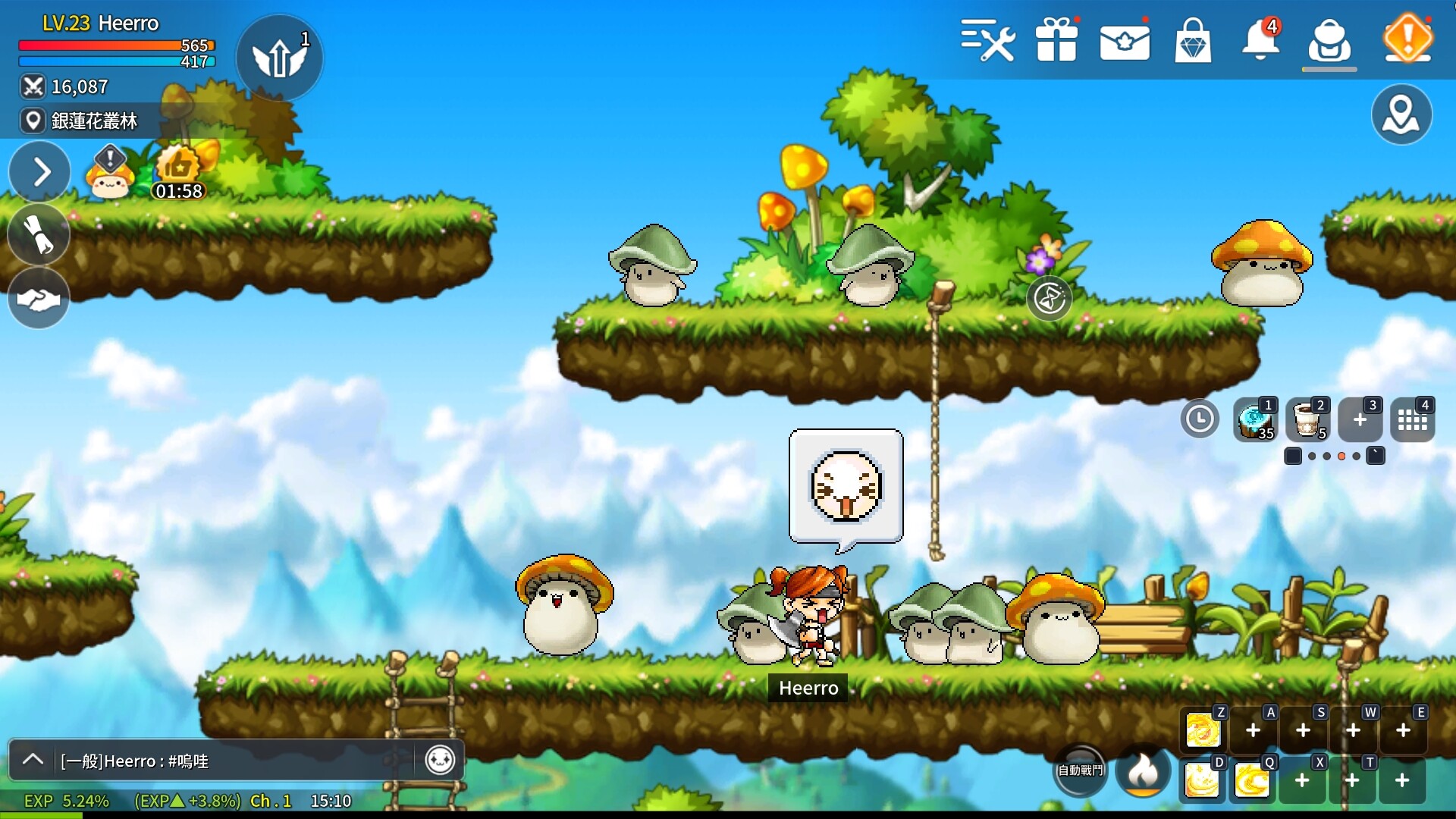Check the mailbox envelope icon
The width and height of the screenshot is (1456, 819).
(1125, 41)
